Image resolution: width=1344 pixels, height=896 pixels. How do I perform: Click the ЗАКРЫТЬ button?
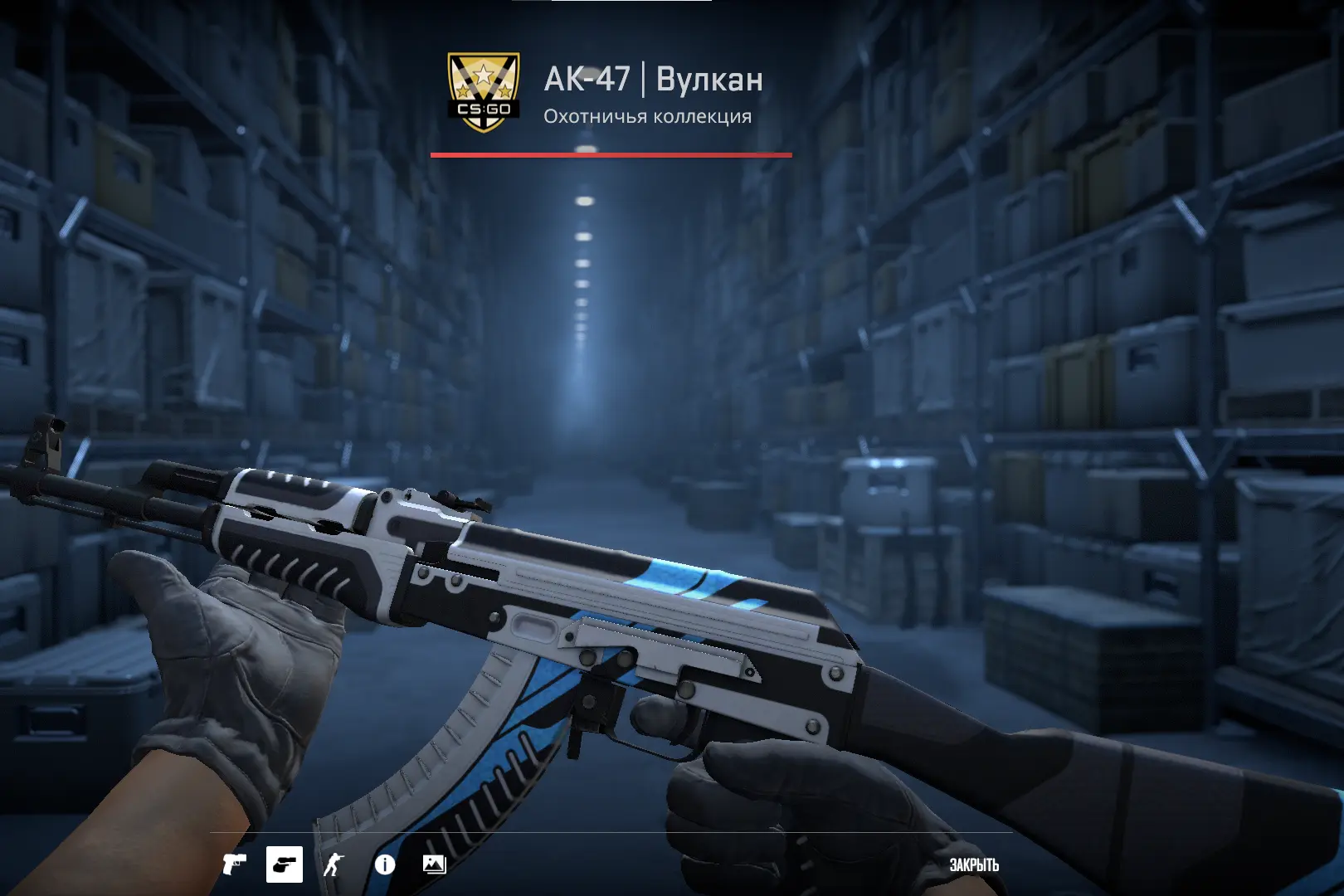tap(975, 865)
